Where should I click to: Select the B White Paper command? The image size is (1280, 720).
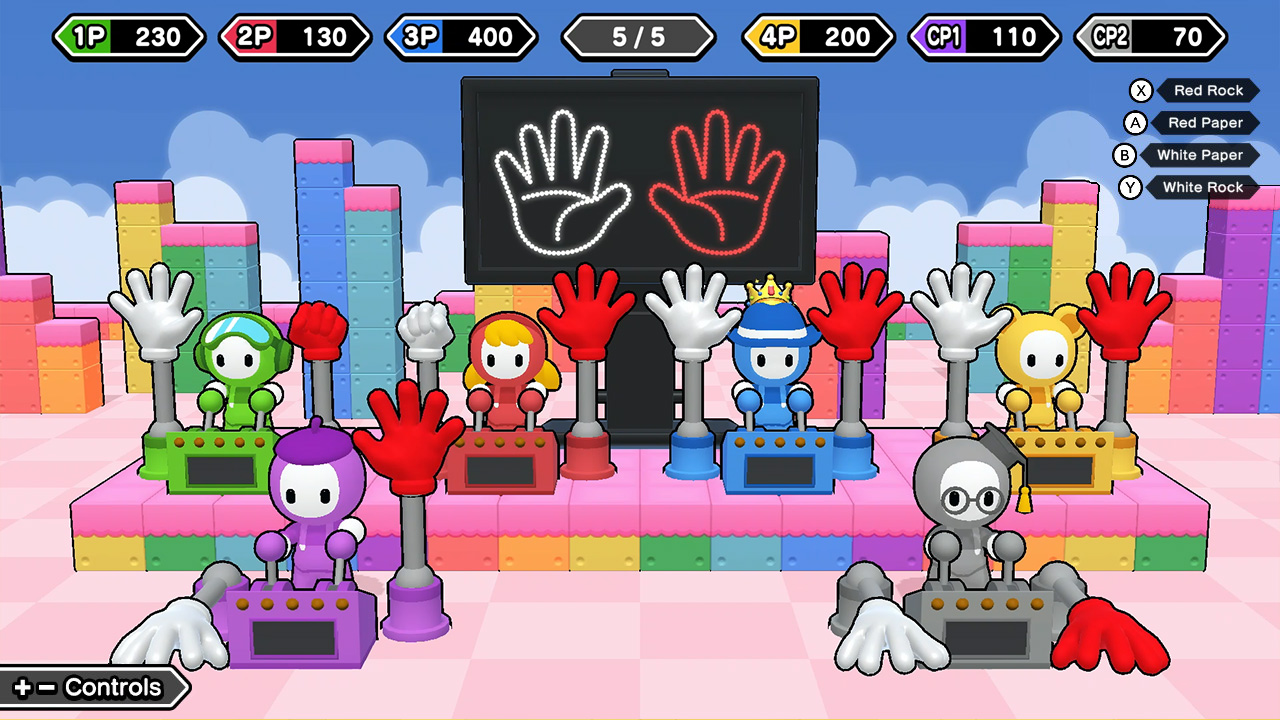click(x=1200, y=155)
